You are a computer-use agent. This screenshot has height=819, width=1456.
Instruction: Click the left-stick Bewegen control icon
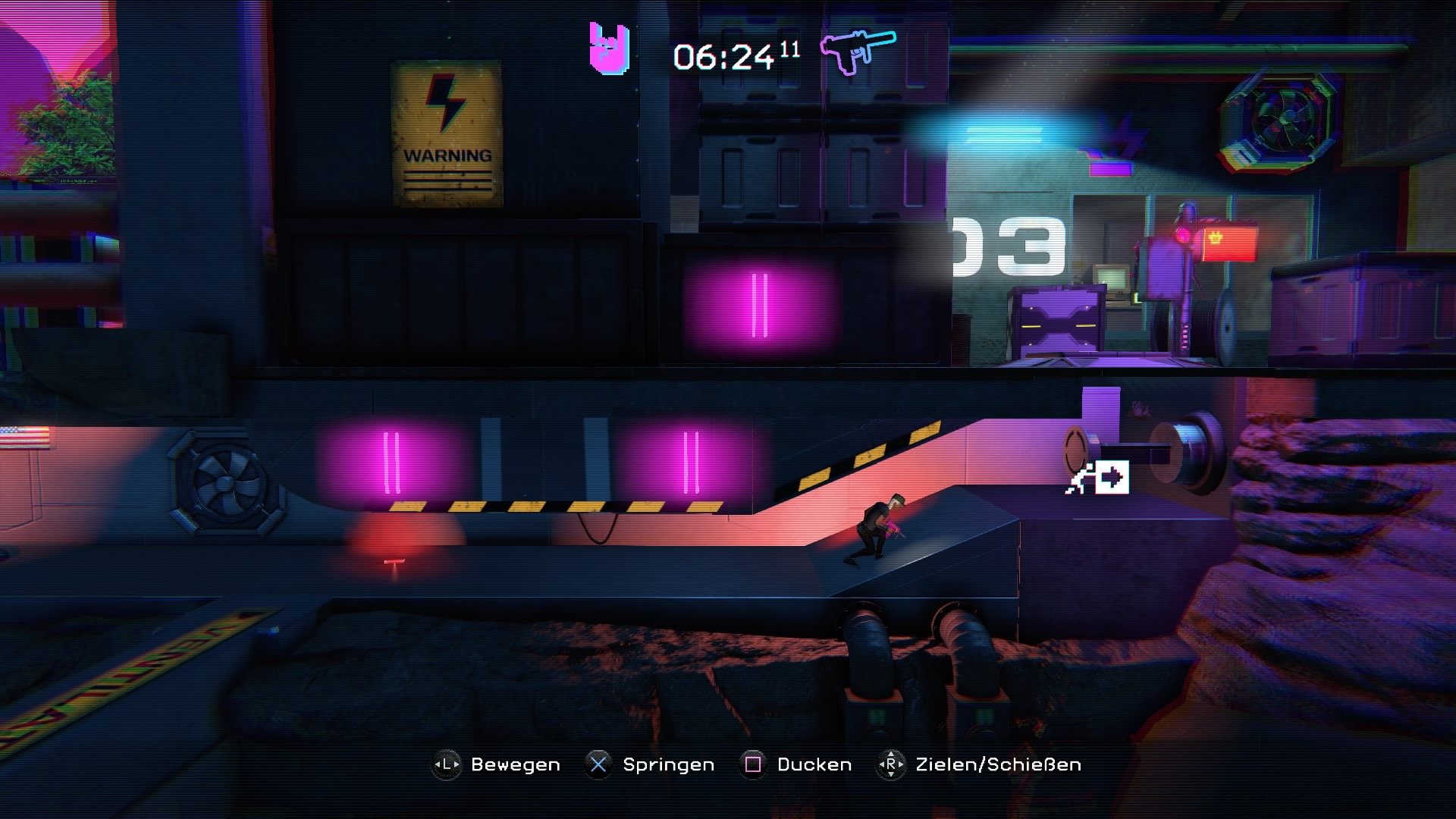pos(444,764)
